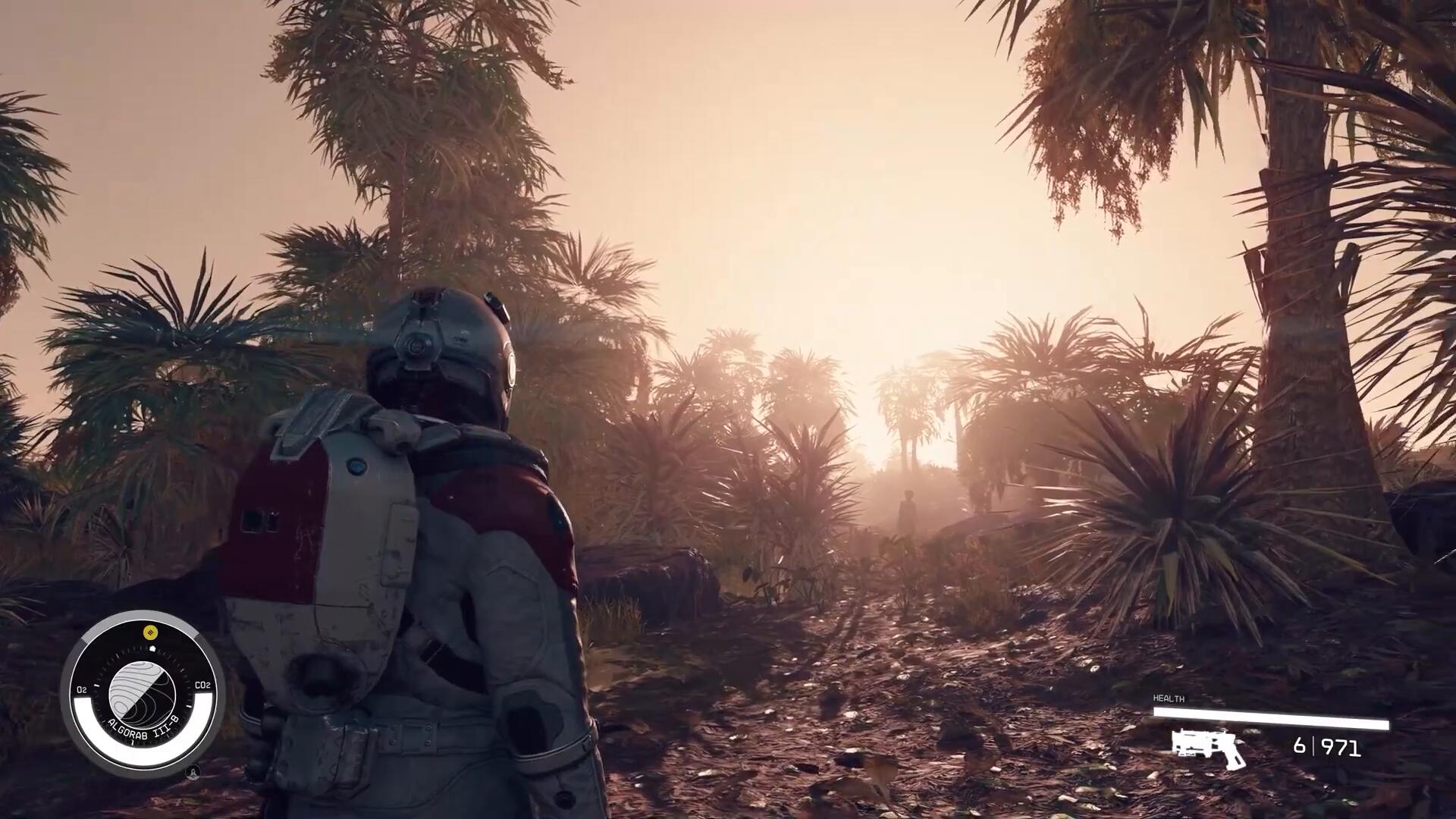Click the small ship icon below the watch
This screenshot has width=1456, height=819.
click(193, 773)
